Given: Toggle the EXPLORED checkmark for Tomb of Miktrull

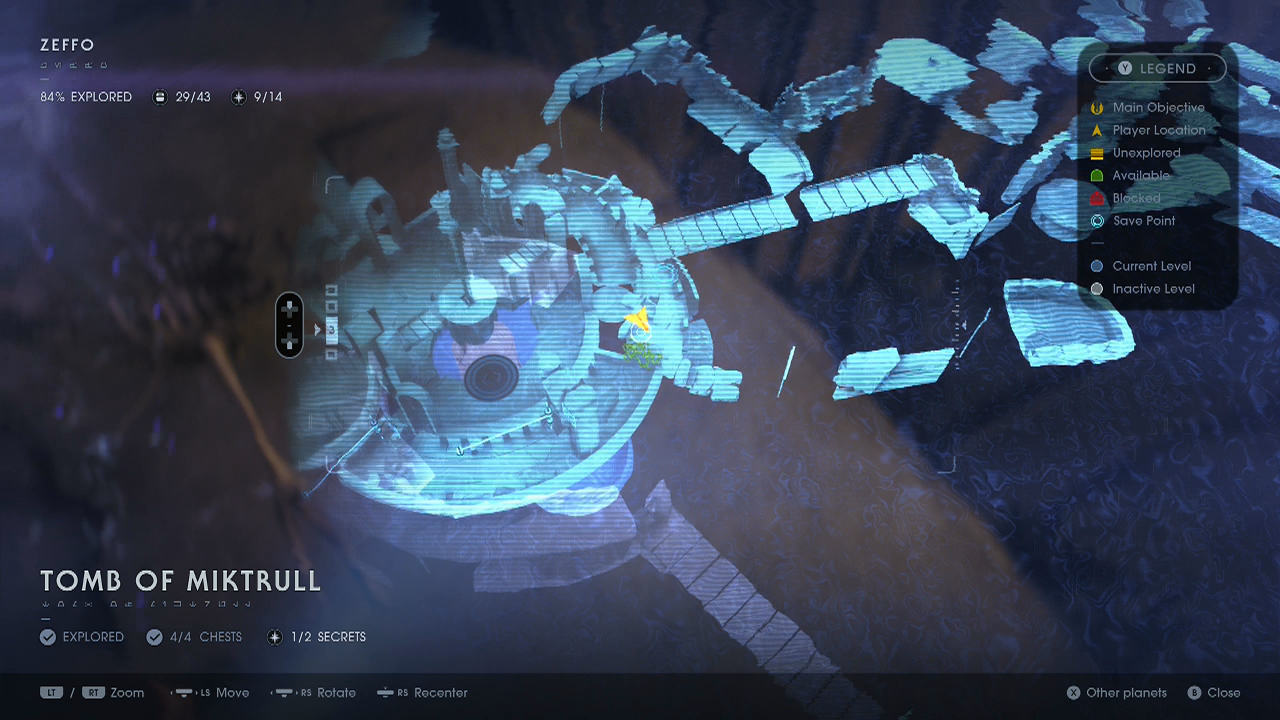Looking at the screenshot, I should pyautogui.click(x=47, y=637).
